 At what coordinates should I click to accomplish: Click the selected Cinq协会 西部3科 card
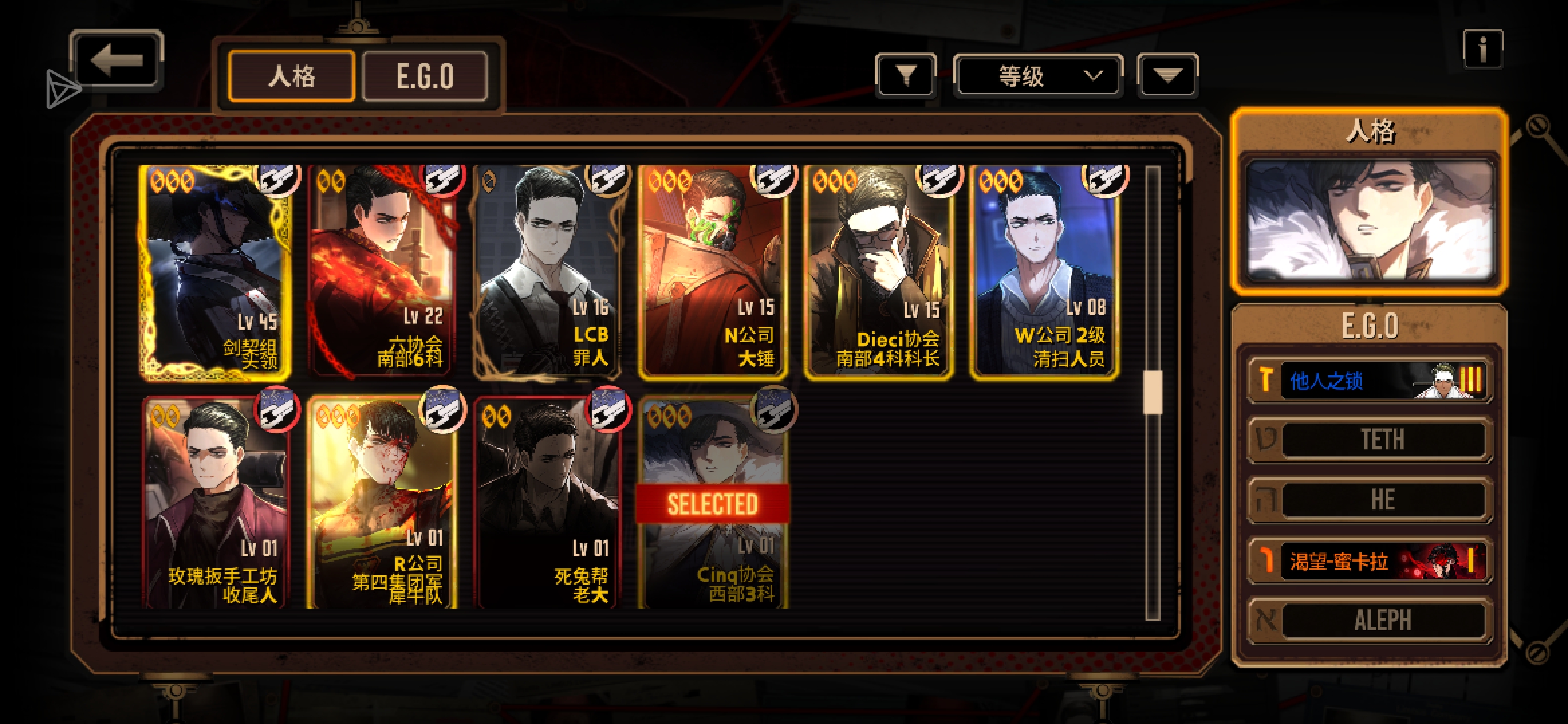point(713,503)
